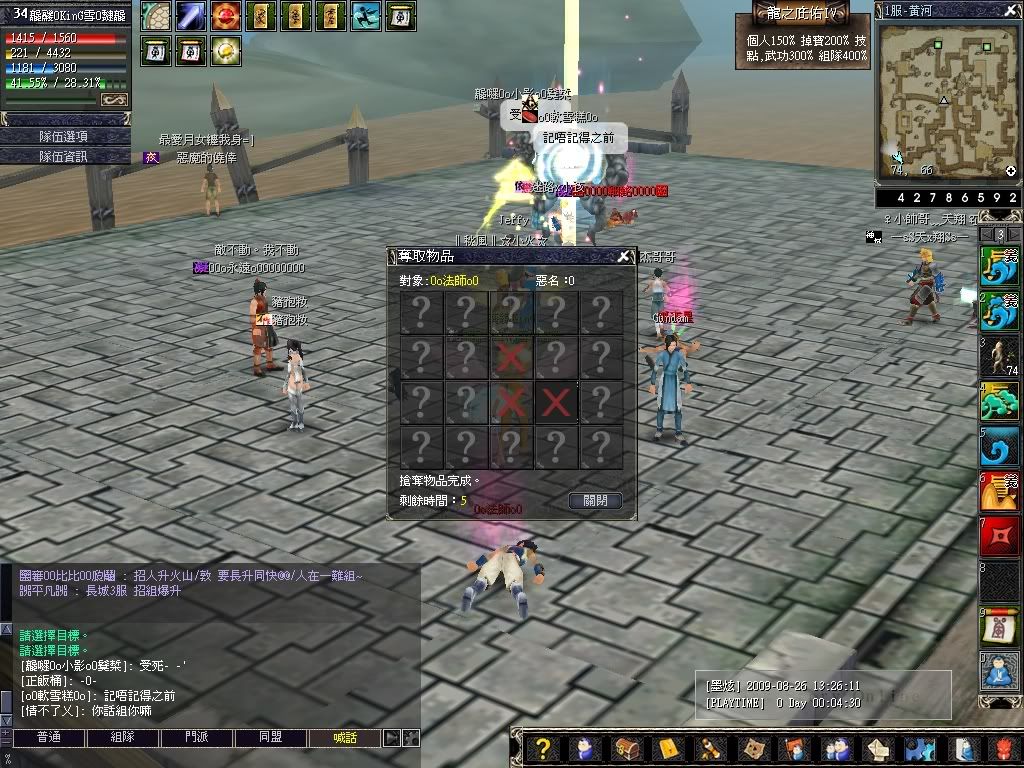Select the 門派 chat channel tab
This screenshot has height=768, width=1024.
pyautogui.click(x=197, y=738)
